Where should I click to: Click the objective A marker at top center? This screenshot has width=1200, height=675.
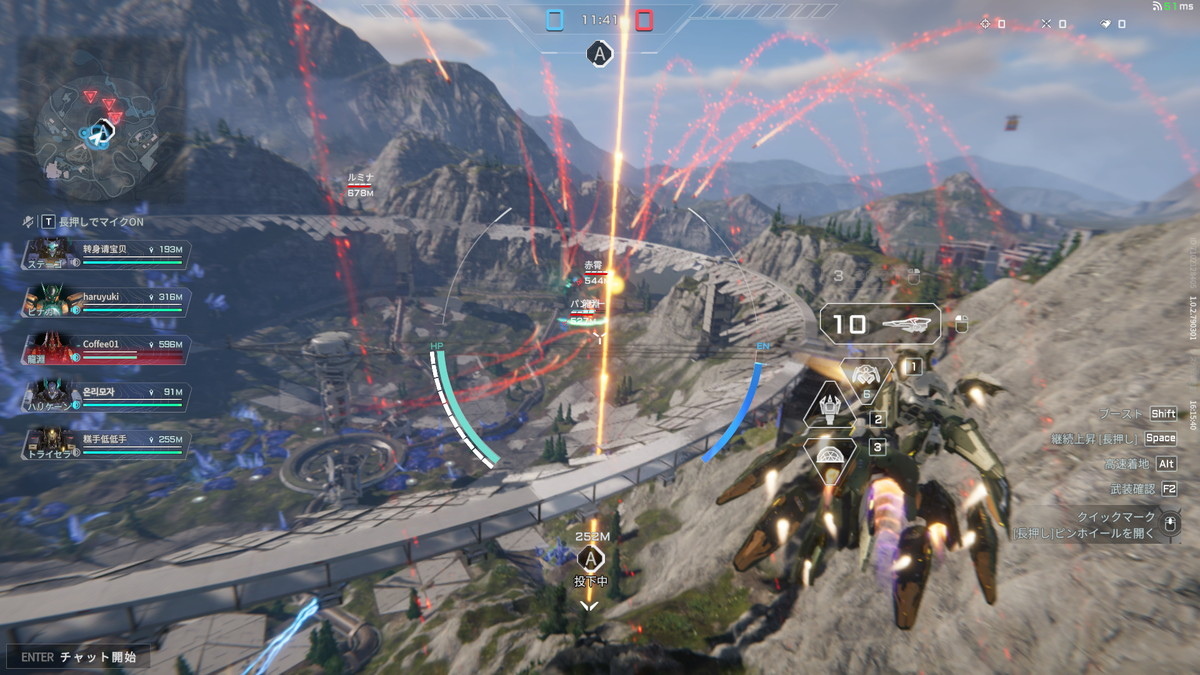click(x=599, y=54)
